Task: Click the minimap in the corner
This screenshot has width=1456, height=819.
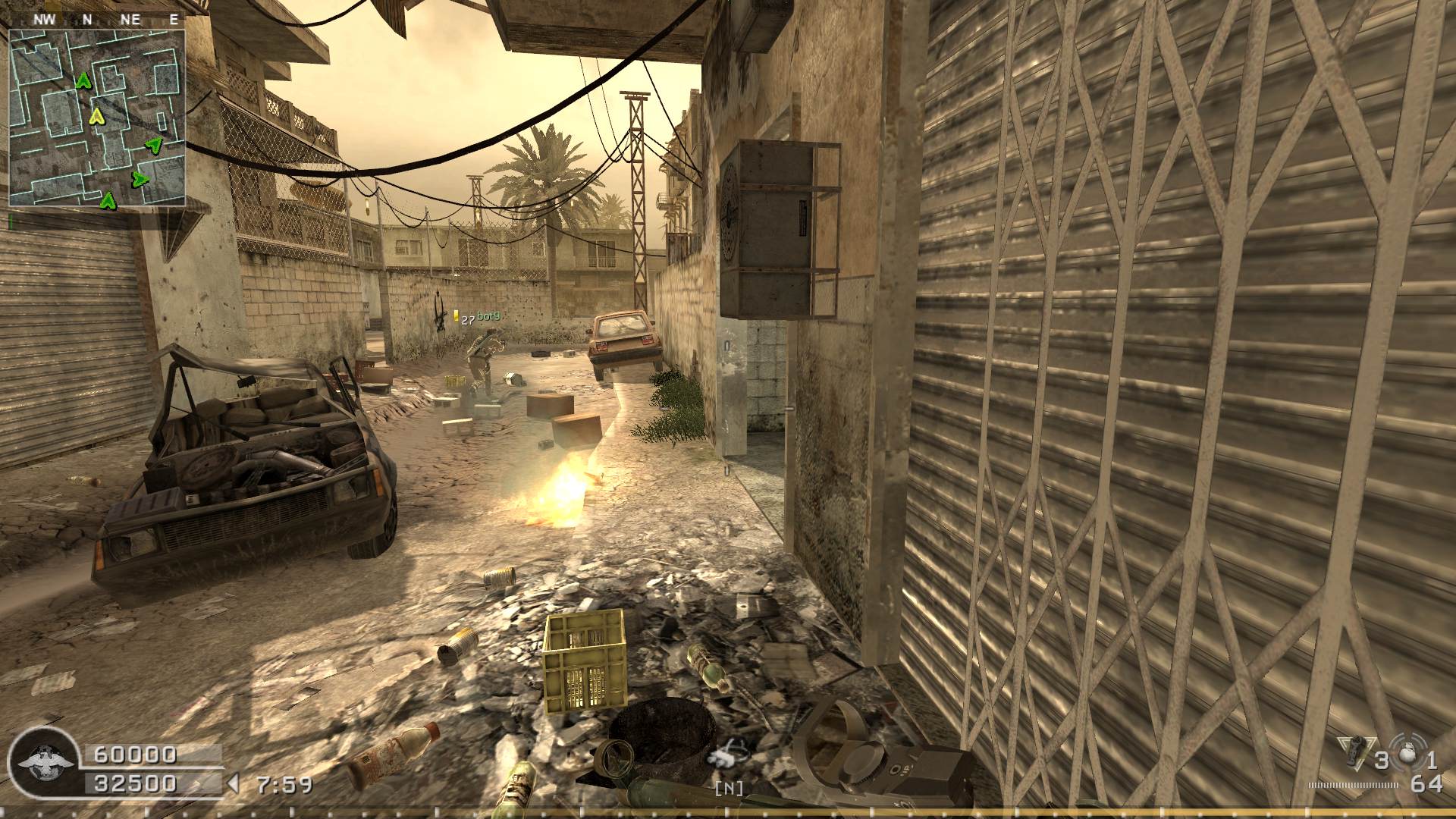Action: tap(96, 118)
